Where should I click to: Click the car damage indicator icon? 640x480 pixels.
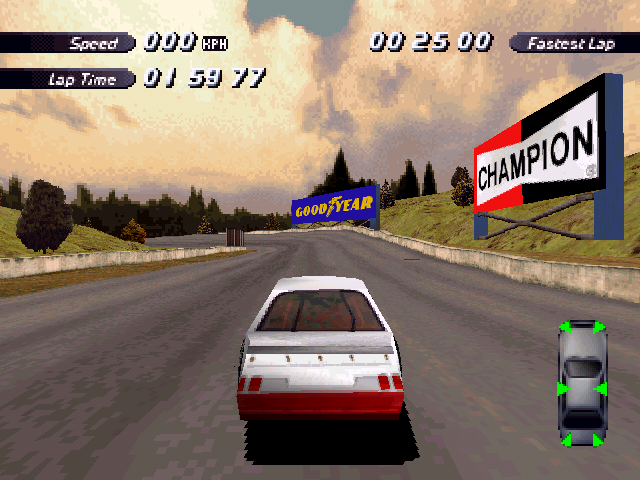click(582, 383)
